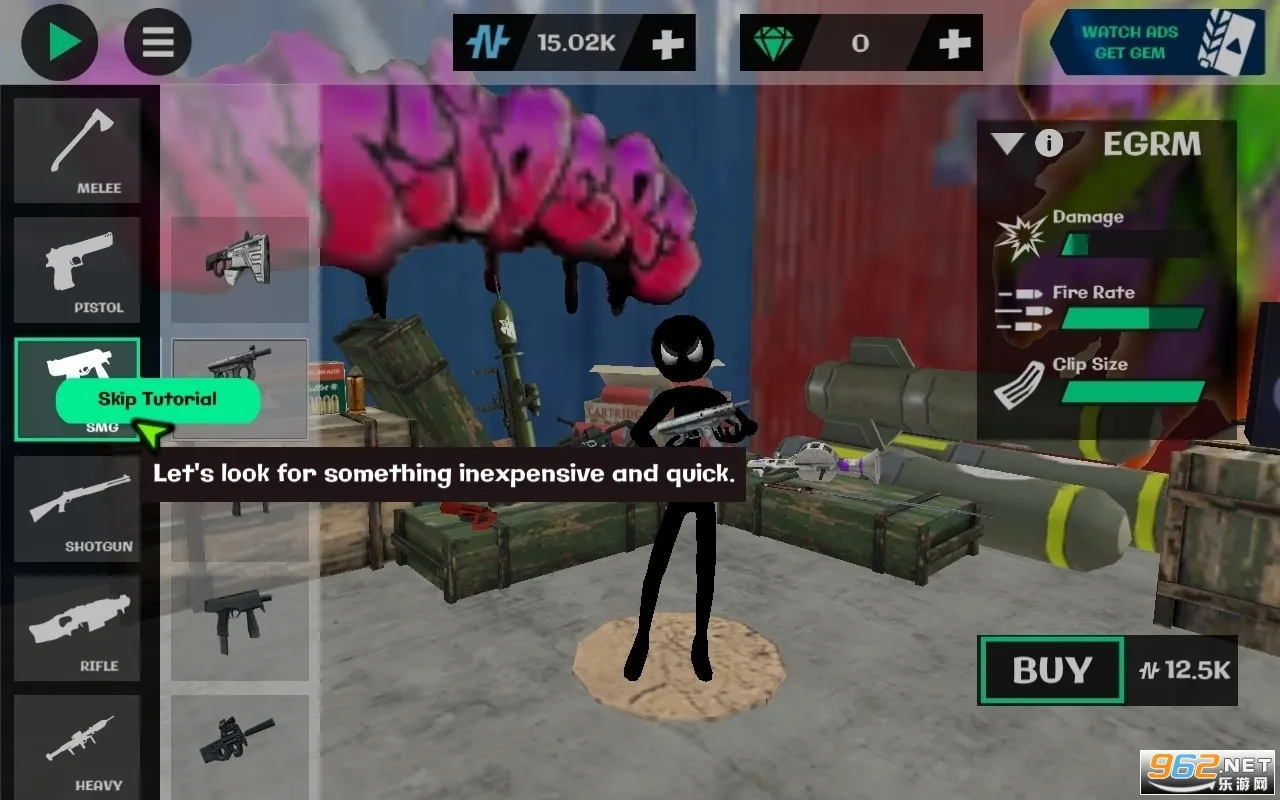Collapse the EGRM stats panel arrow
Image resolution: width=1280 pixels, height=800 pixels.
coord(1008,144)
